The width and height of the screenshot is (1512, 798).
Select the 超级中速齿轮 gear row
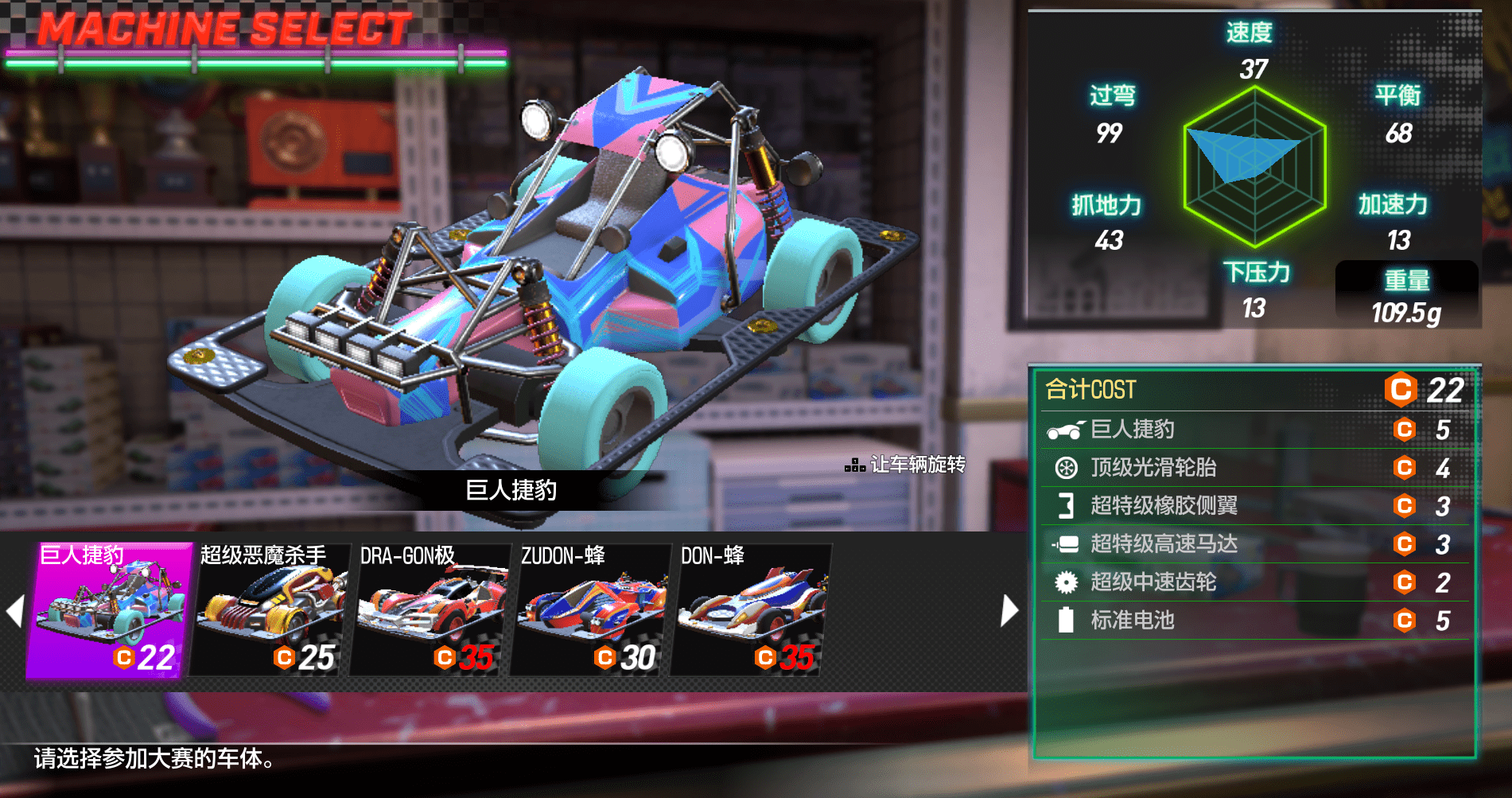coord(1254,582)
